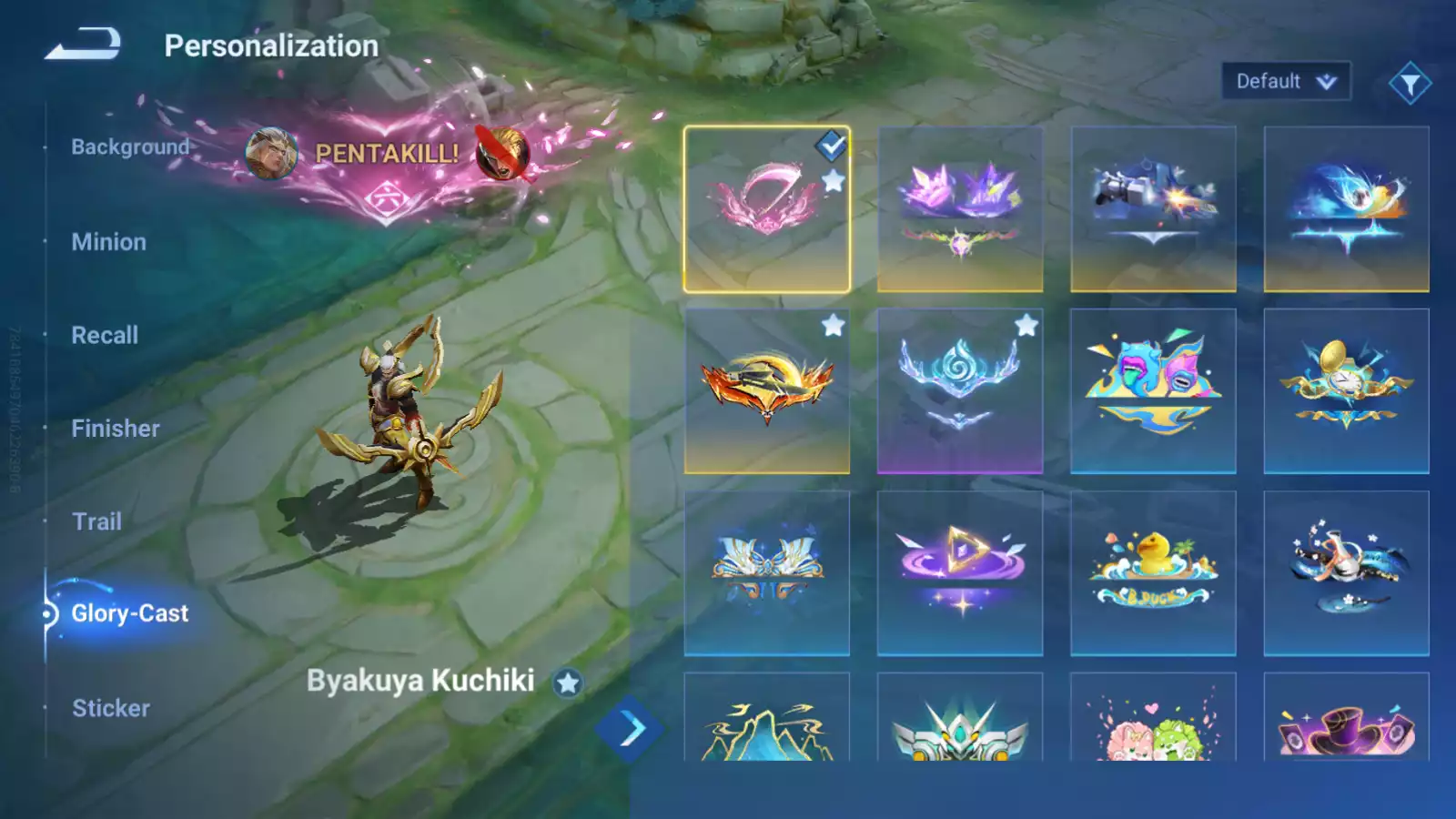Click the back arrow beside Personalization
The image size is (1456, 819).
(82, 44)
